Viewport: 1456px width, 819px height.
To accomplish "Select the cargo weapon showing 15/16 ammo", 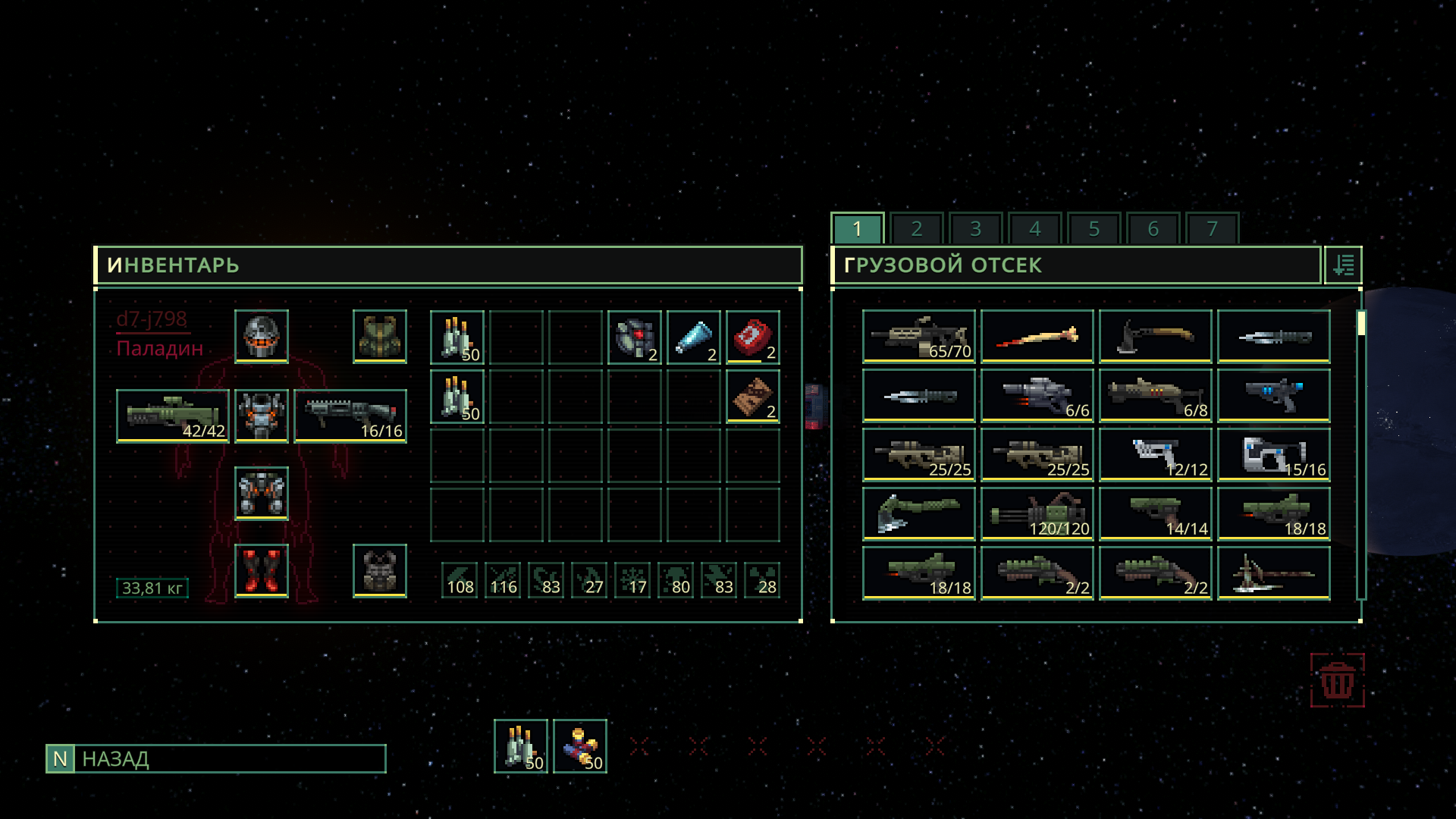I will (x=1273, y=454).
